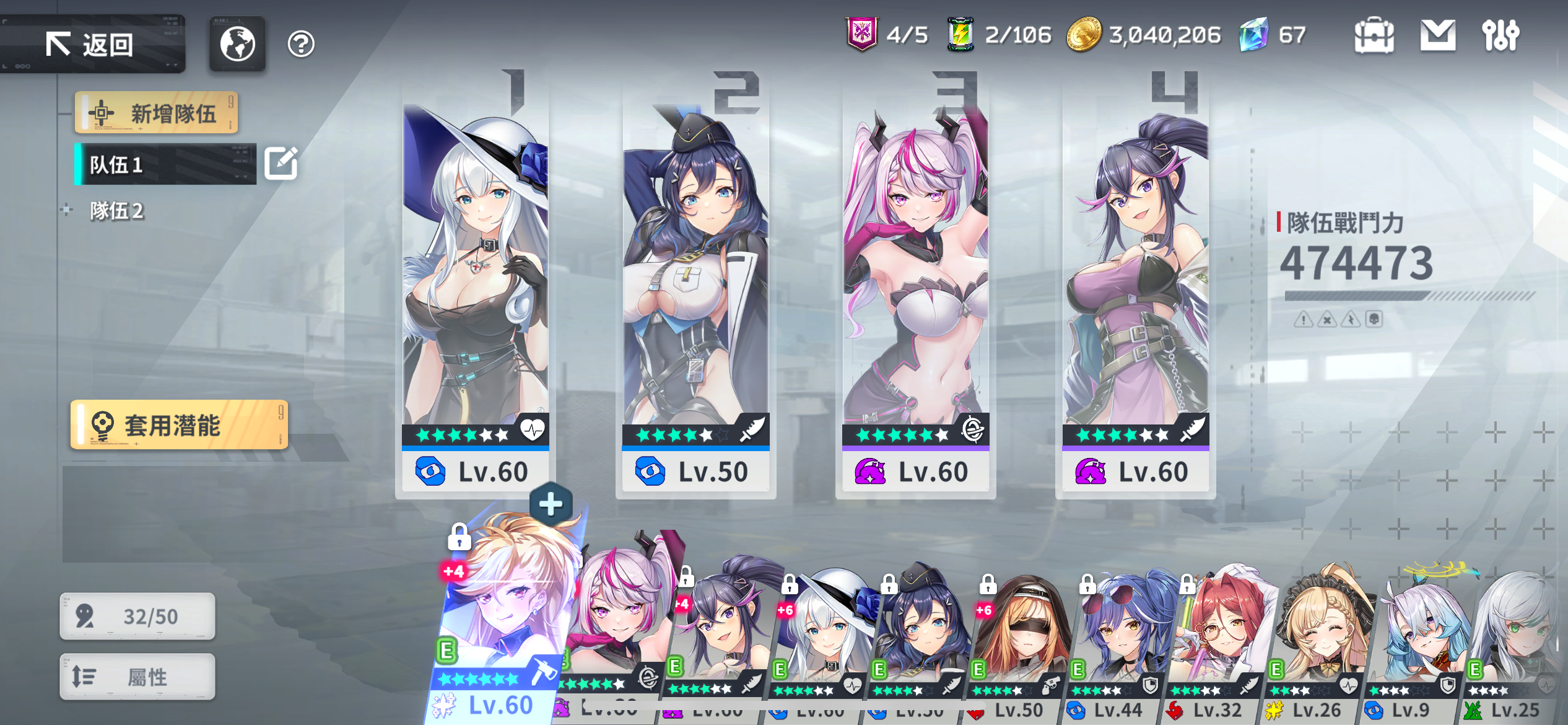Open the 屬性 attribute sort button
The image size is (1568, 725).
point(137,677)
